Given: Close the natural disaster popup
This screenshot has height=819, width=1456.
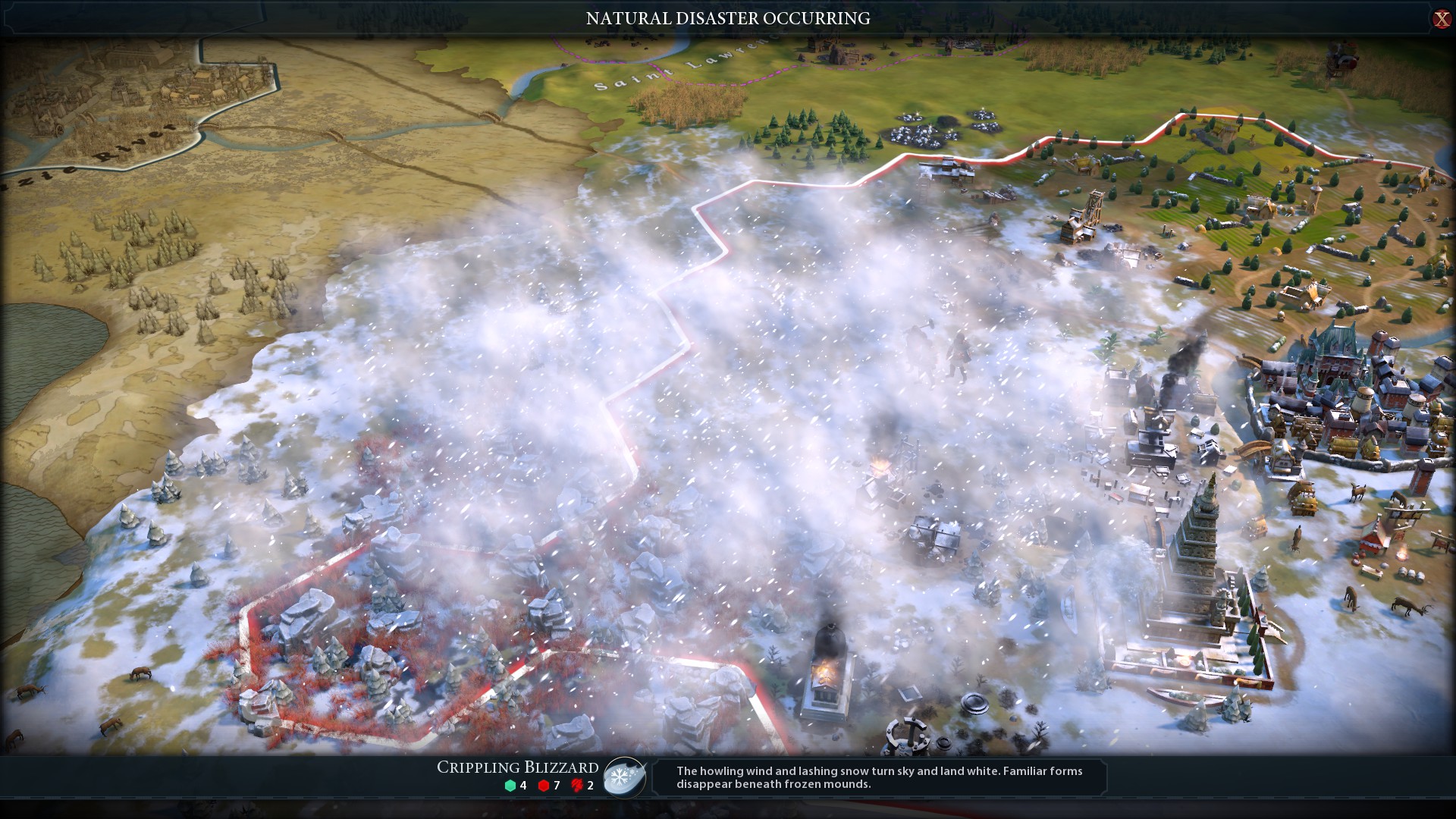Looking at the screenshot, I should point(1441,19).
